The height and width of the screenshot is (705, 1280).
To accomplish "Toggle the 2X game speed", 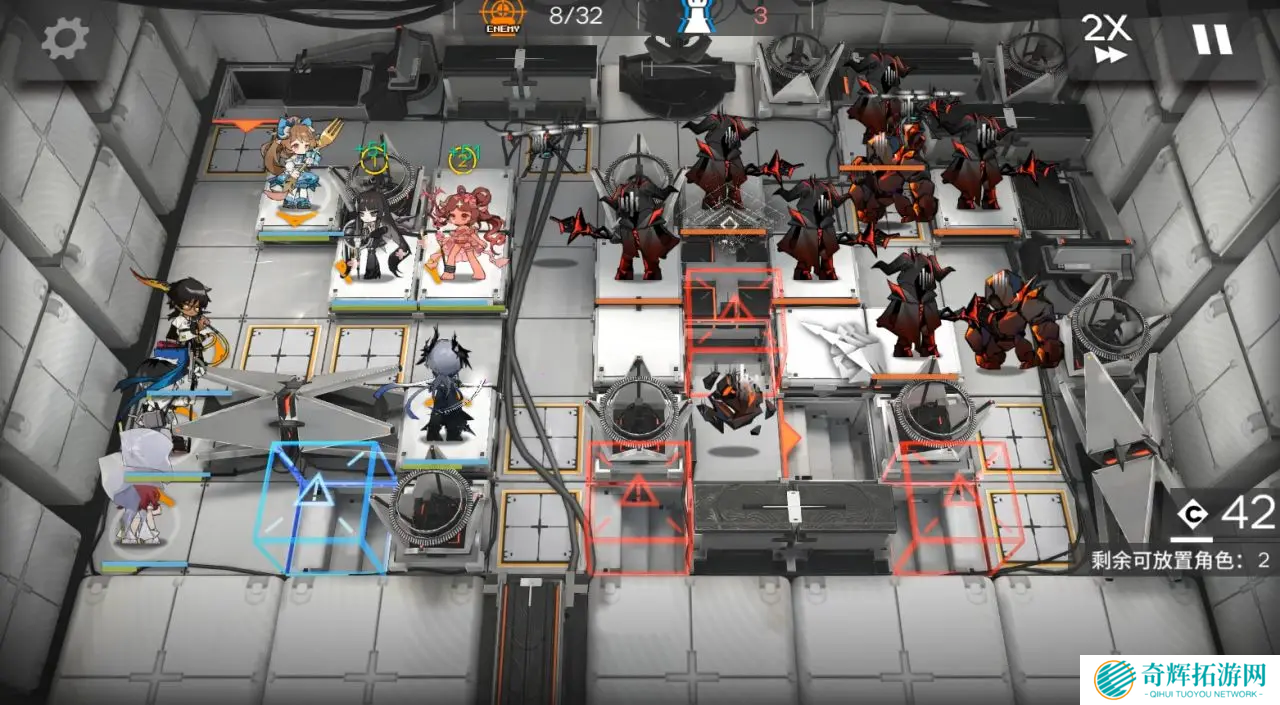I will click(1107, 39).
